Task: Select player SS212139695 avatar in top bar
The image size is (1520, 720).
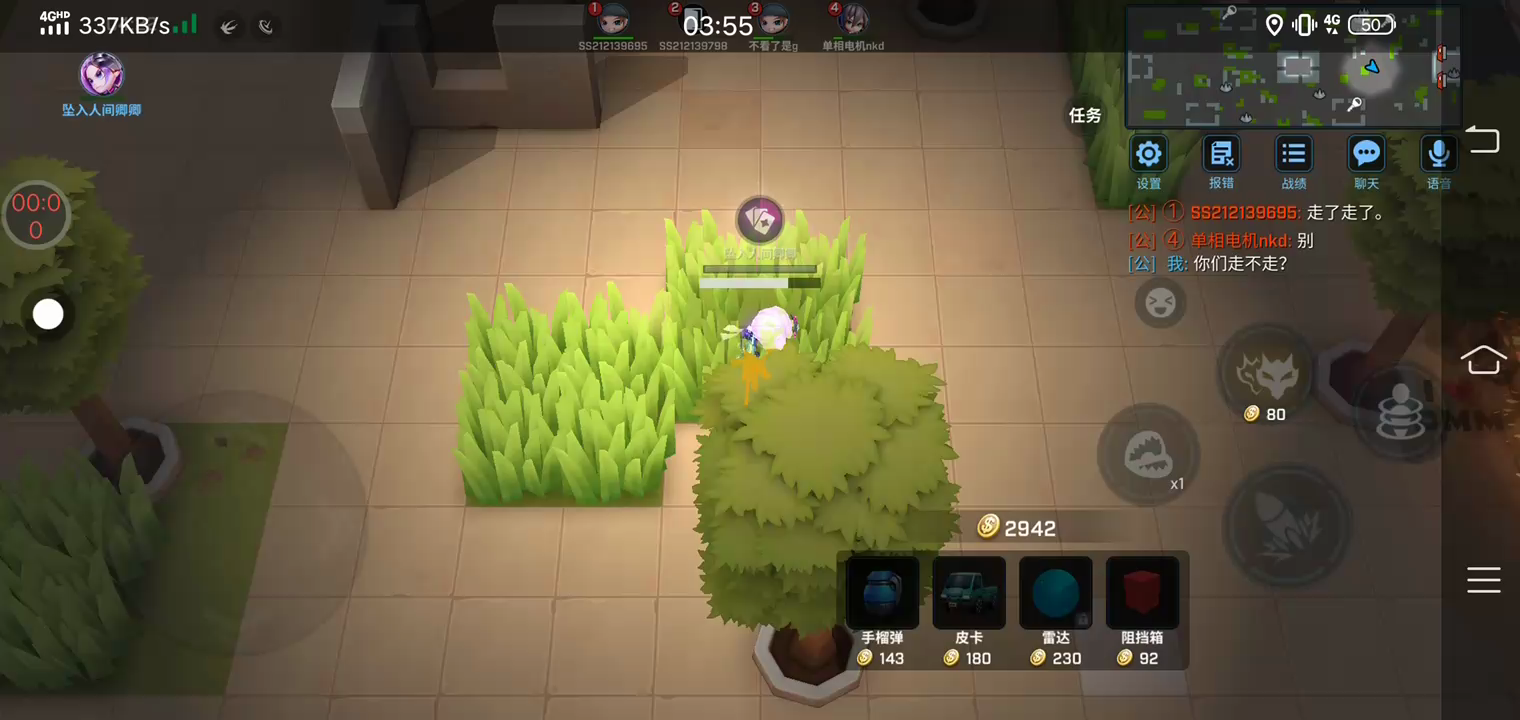Action: pyautogui.click(x=612, y=20)
